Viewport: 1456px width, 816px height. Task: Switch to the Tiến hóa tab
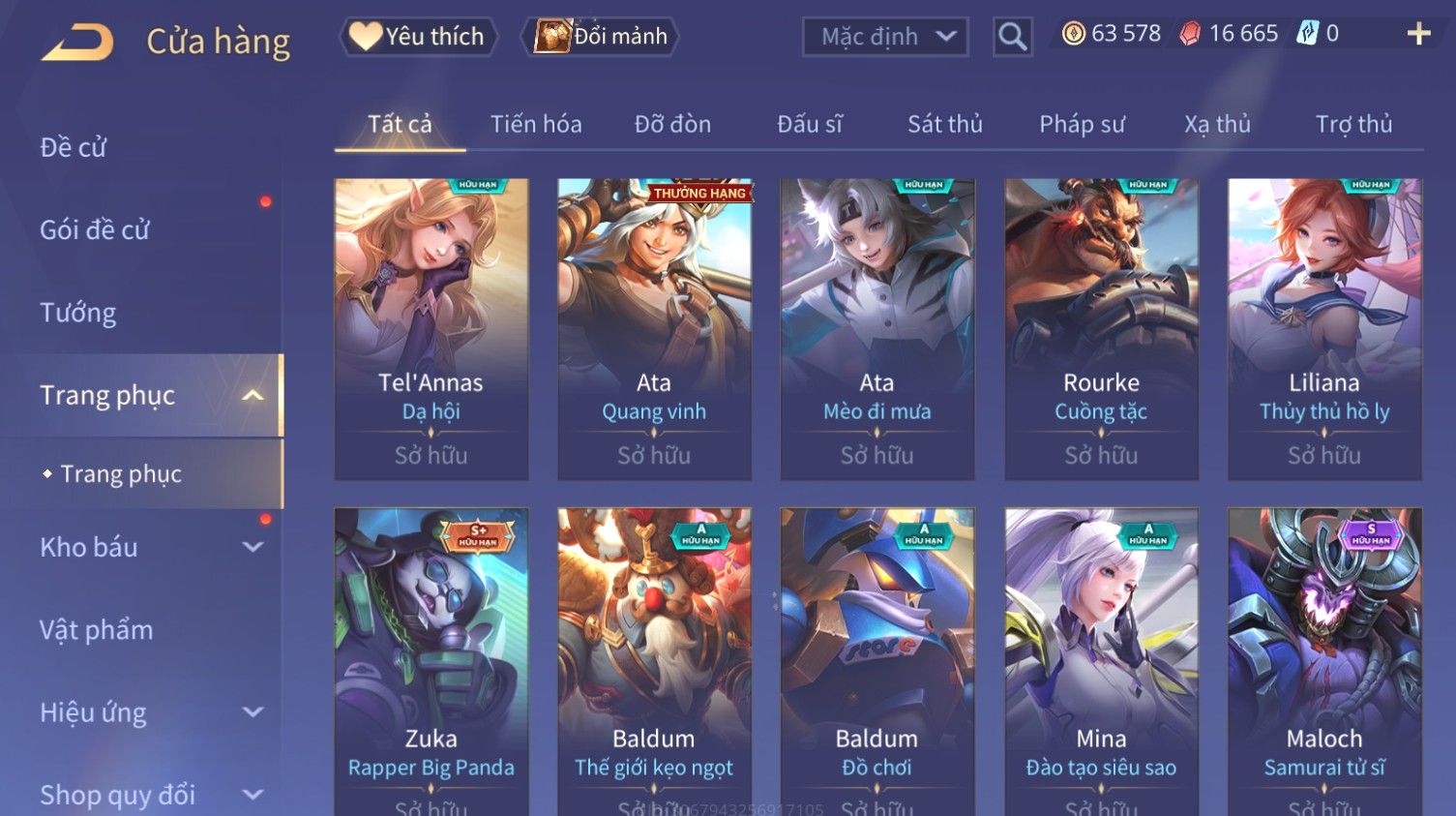536,124
